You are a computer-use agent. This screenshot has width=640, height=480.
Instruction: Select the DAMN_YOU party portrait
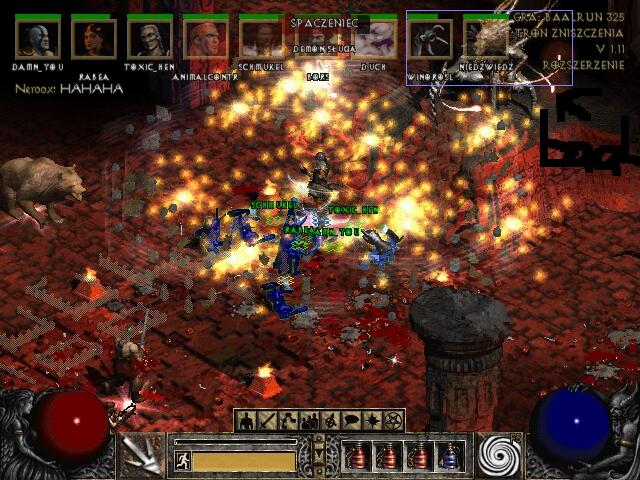(37, 38)
